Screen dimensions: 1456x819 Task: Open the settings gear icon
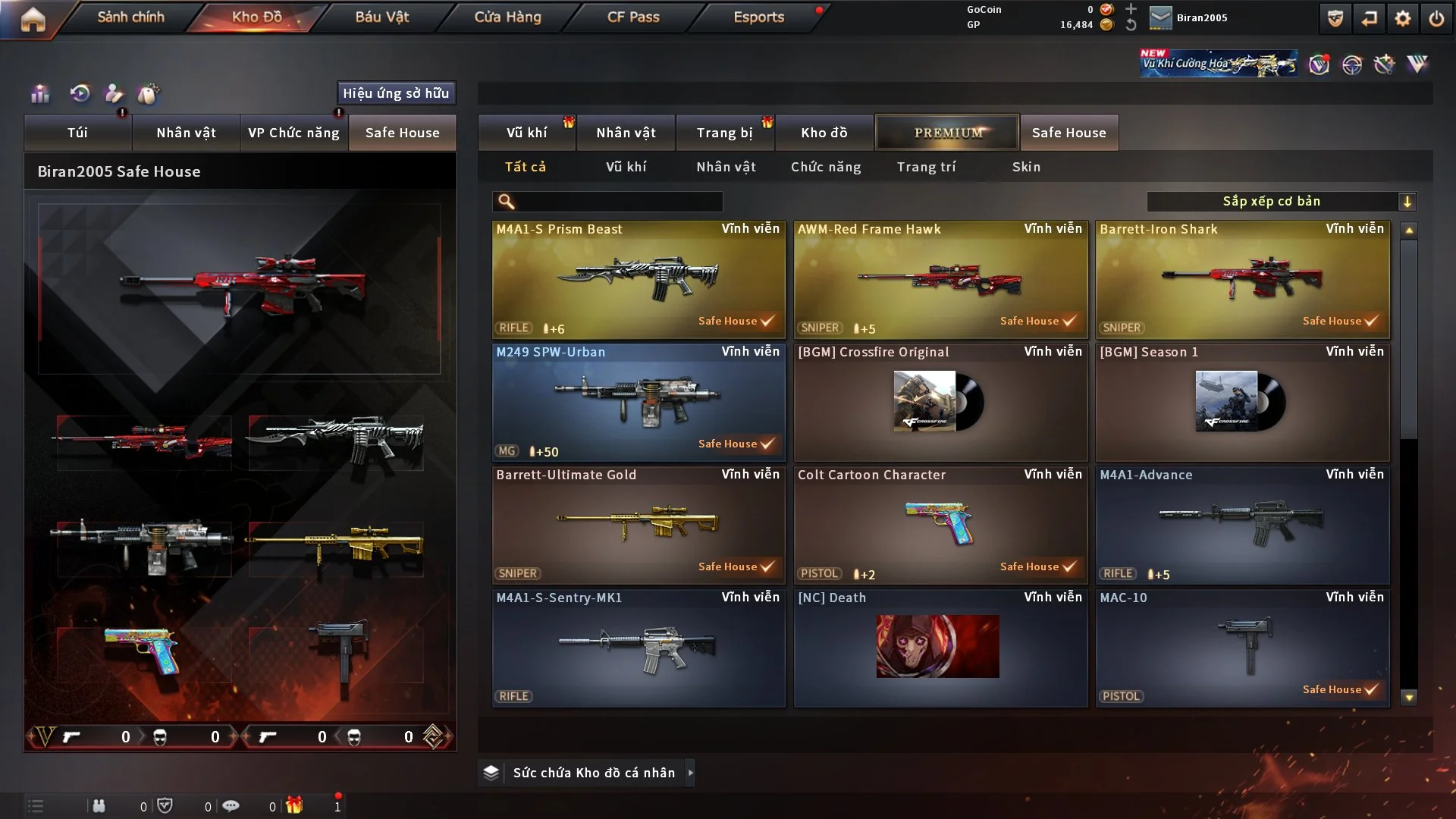pos(1403,18)
